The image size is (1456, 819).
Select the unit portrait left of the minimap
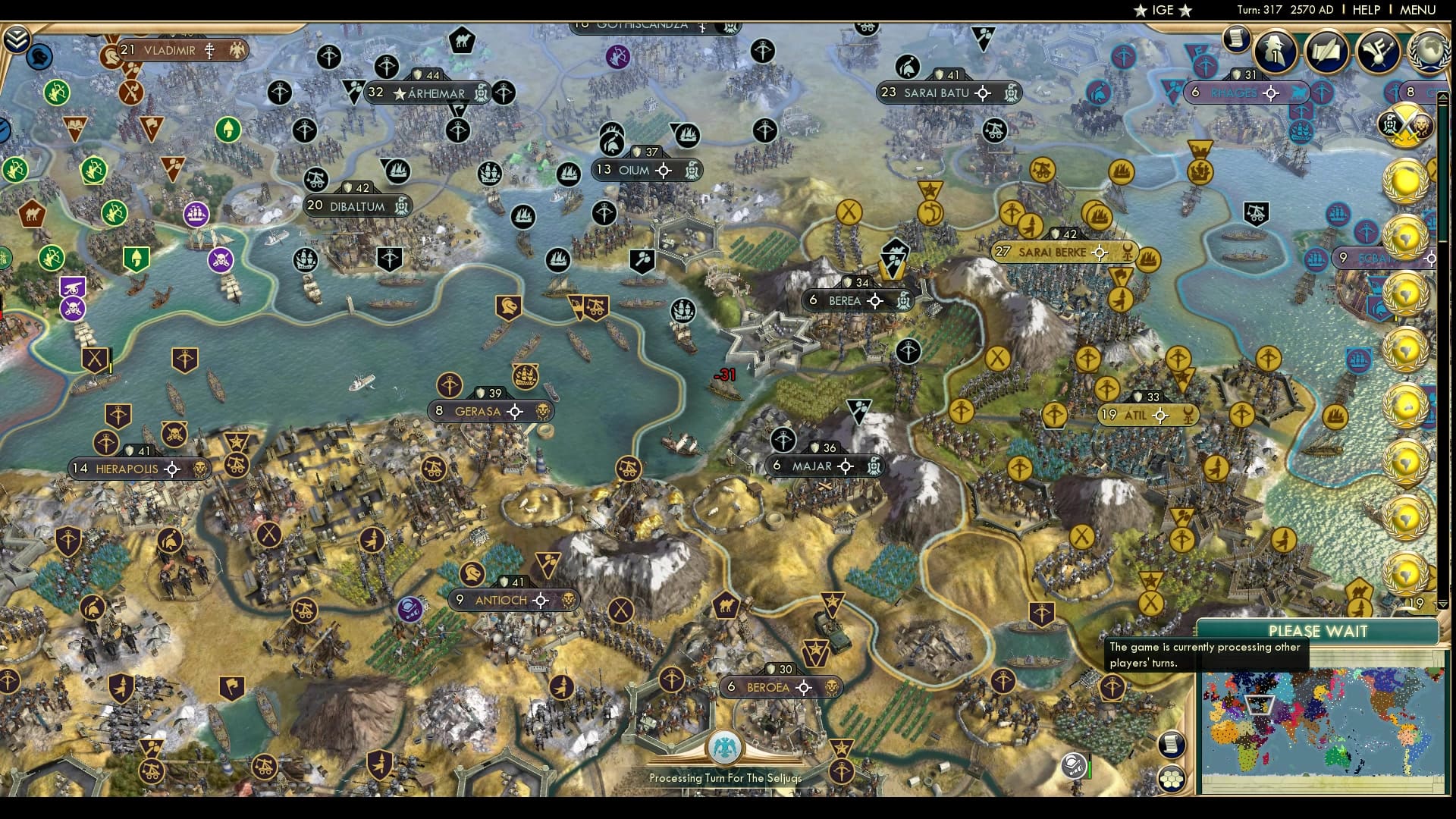[1073, 767]
